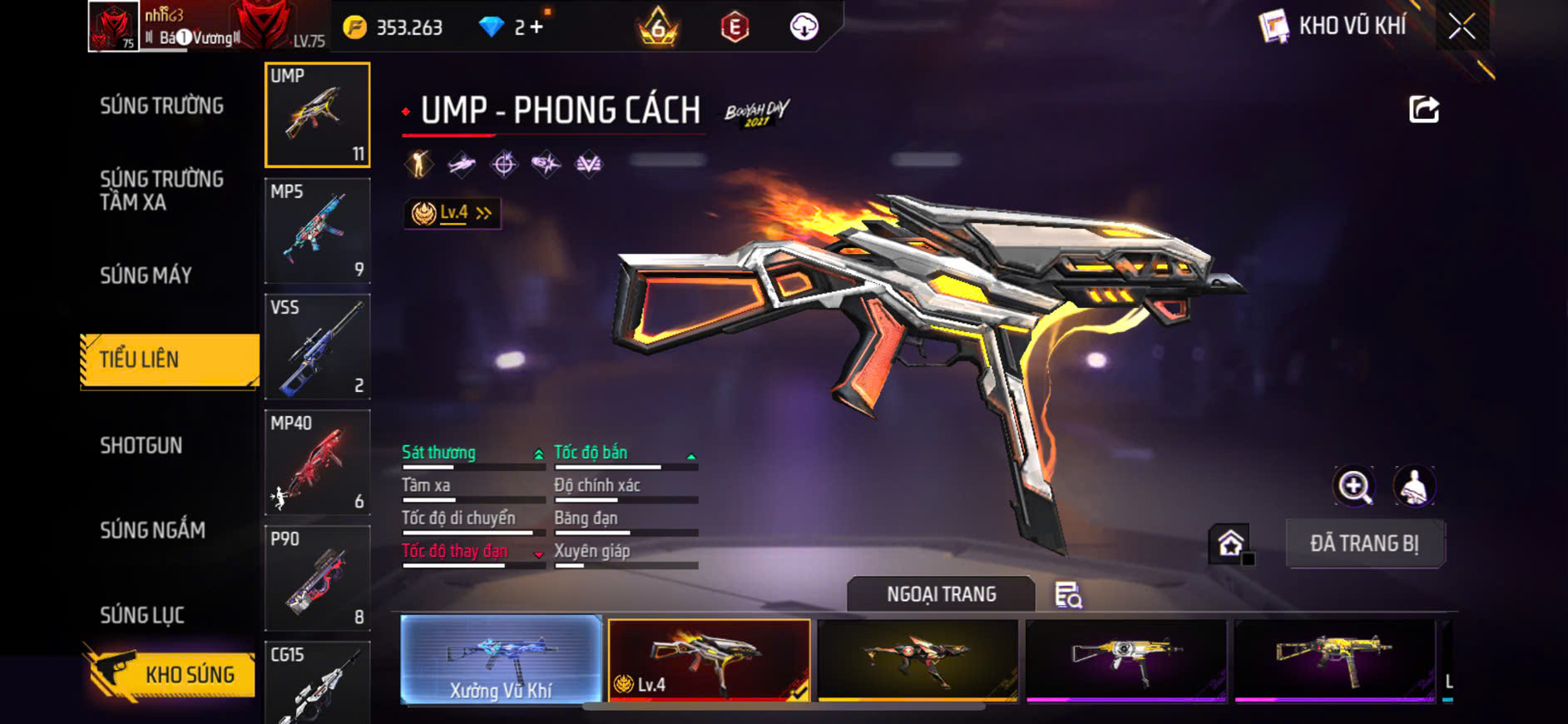Click the Đã Trang Bị button

(1364, 543)
